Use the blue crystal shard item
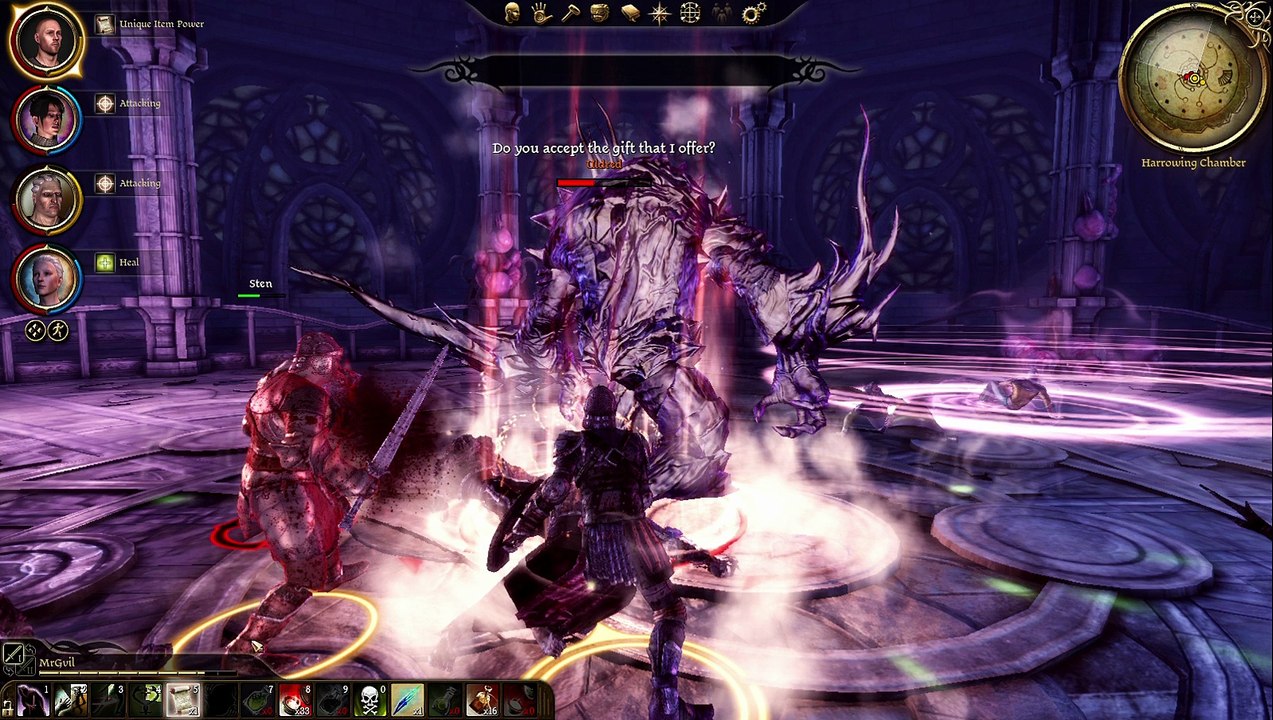Screen dimensions: 1273x720 click(x=407, y=700)
